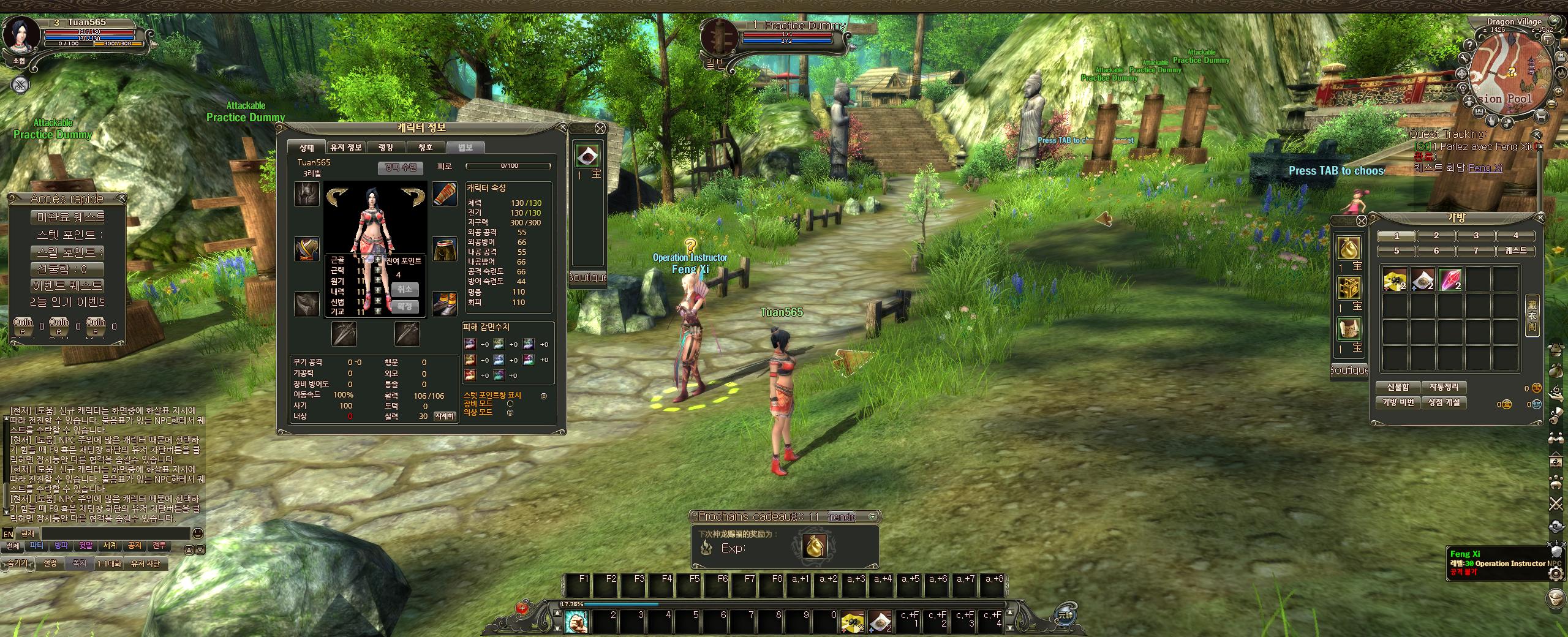The image size is (1568, 637).
Task: Rotate character preview with right arrow
Action: click(413, 195)
